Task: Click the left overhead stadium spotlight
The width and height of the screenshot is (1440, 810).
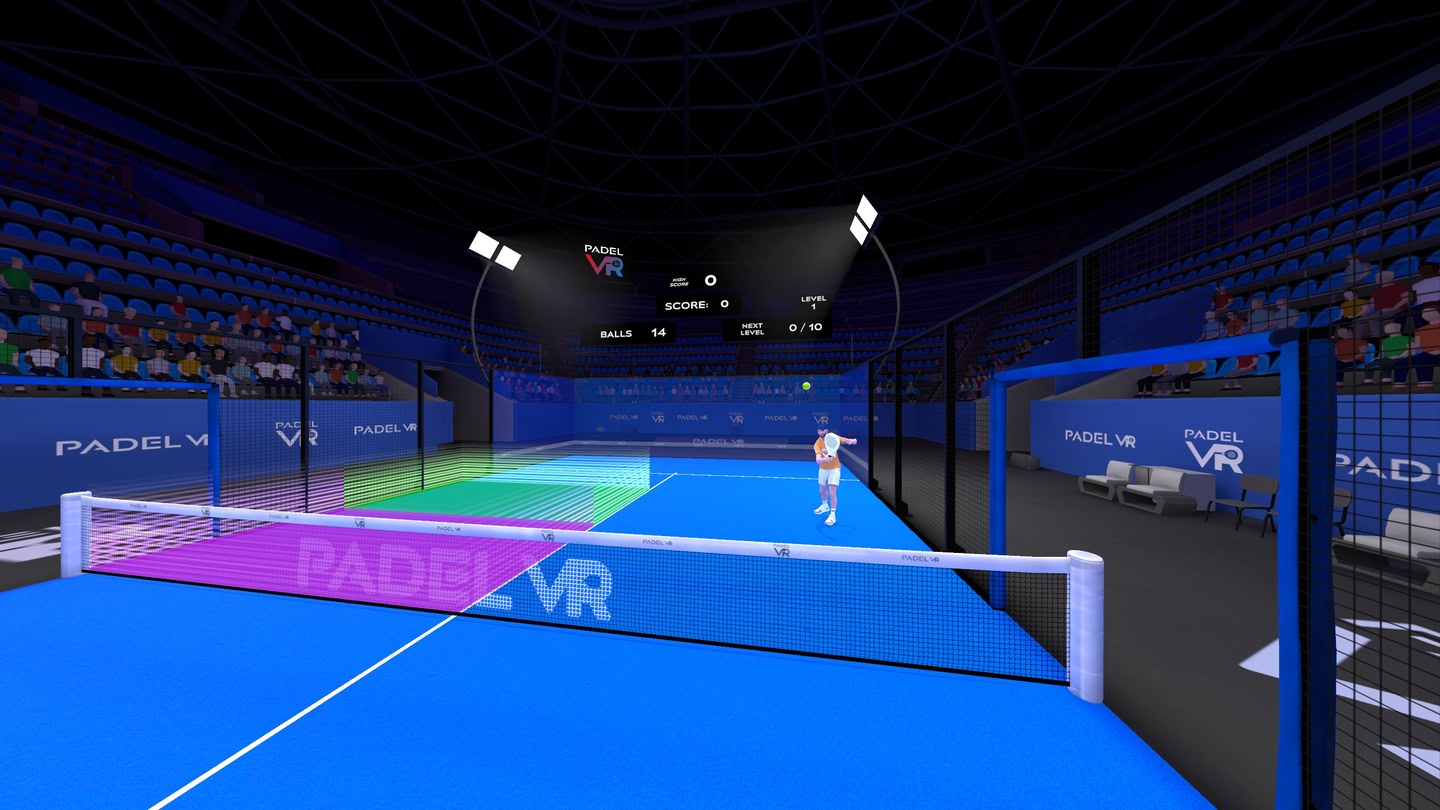Action: 494,248
